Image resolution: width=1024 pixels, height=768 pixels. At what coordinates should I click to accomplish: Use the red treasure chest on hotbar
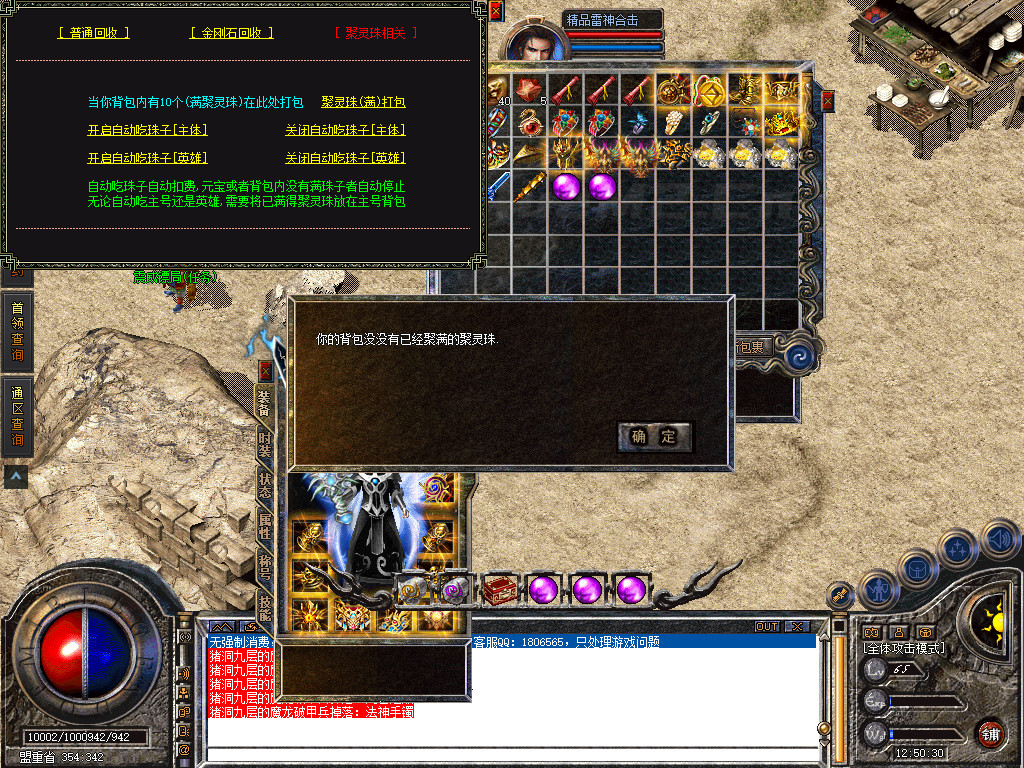(498, 590)
